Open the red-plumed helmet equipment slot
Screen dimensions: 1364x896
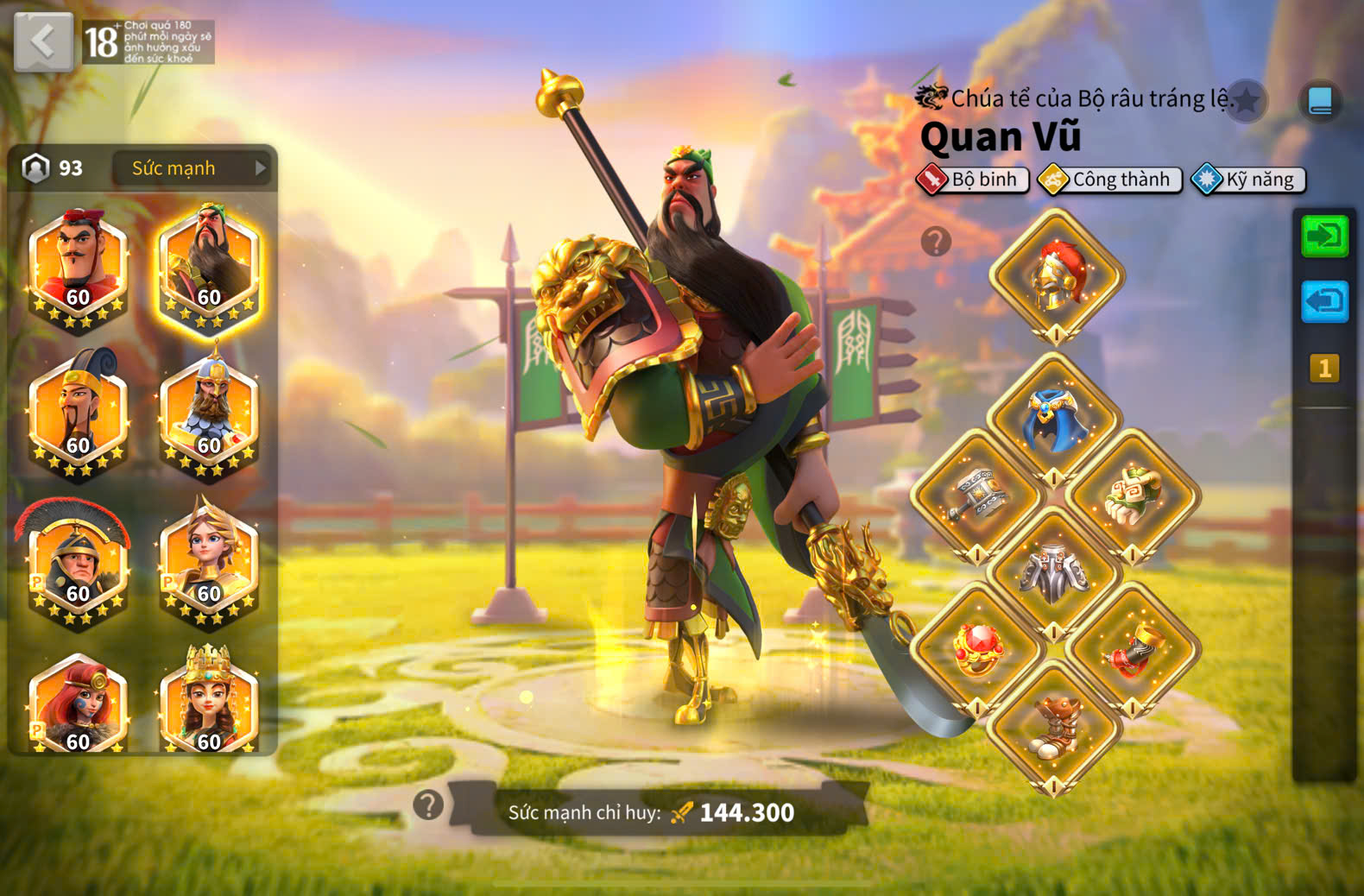[x=1056, y=275]
